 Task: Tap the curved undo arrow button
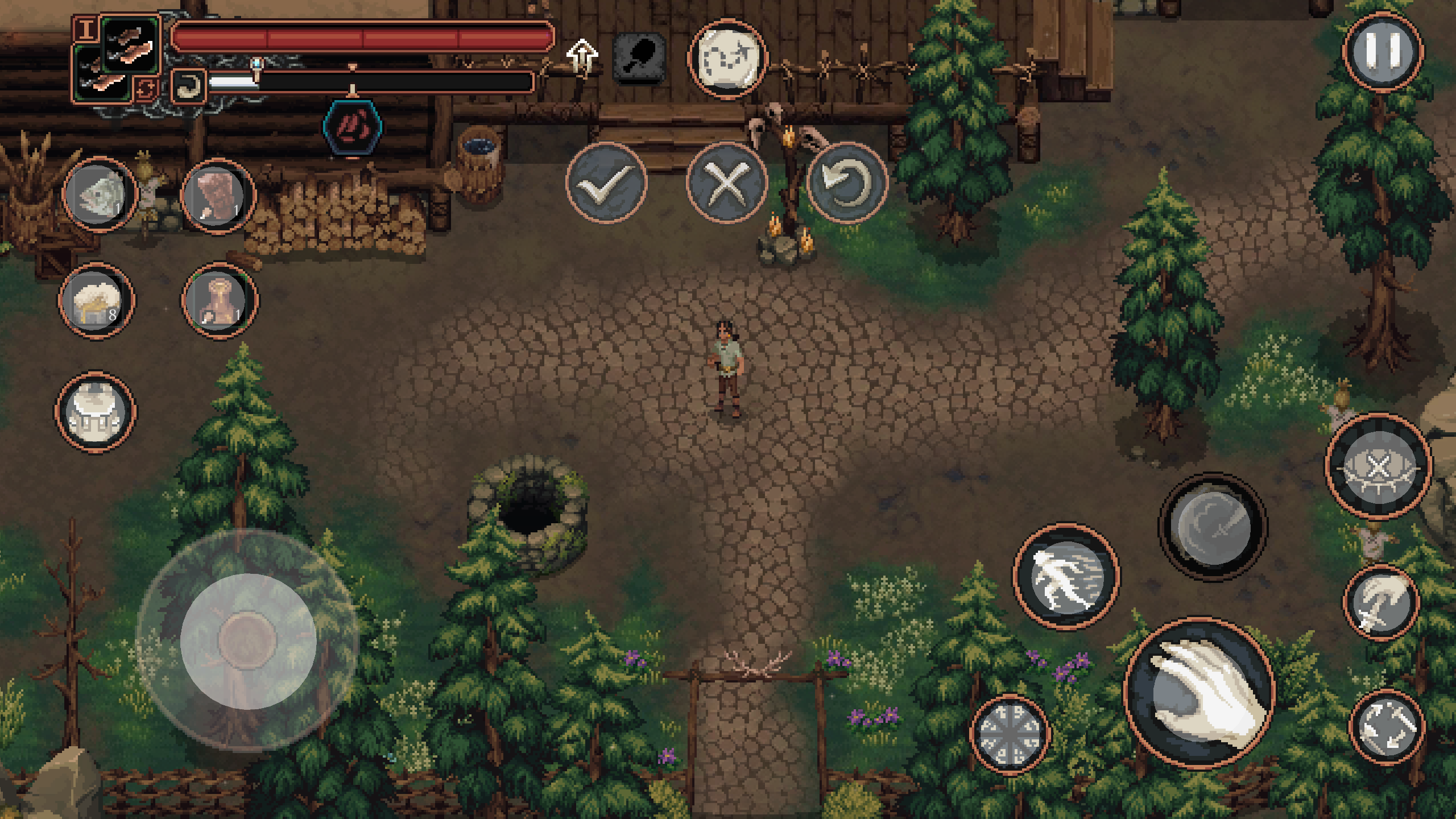point(847,182)
